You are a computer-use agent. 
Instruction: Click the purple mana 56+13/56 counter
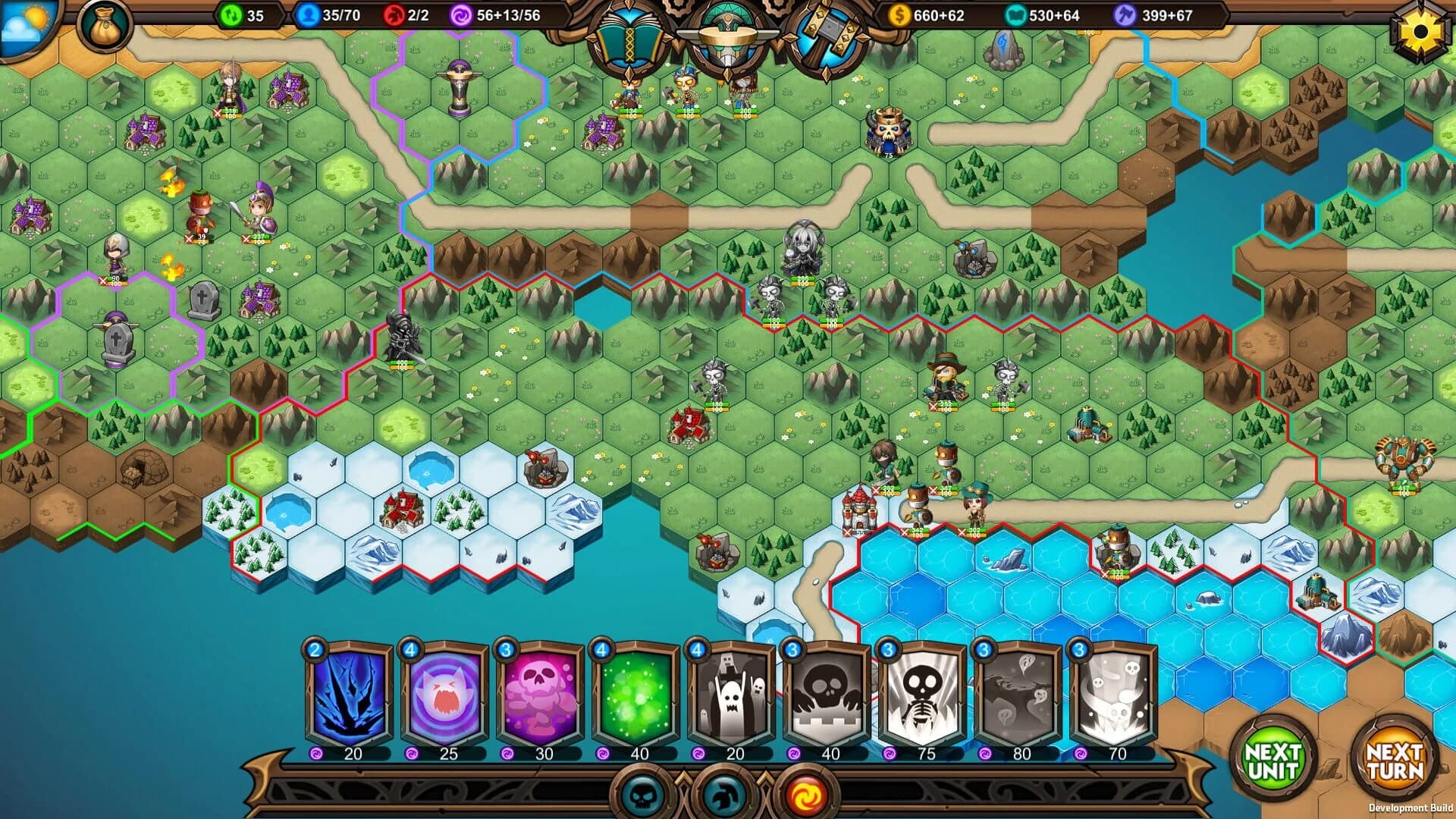(500, 14)
